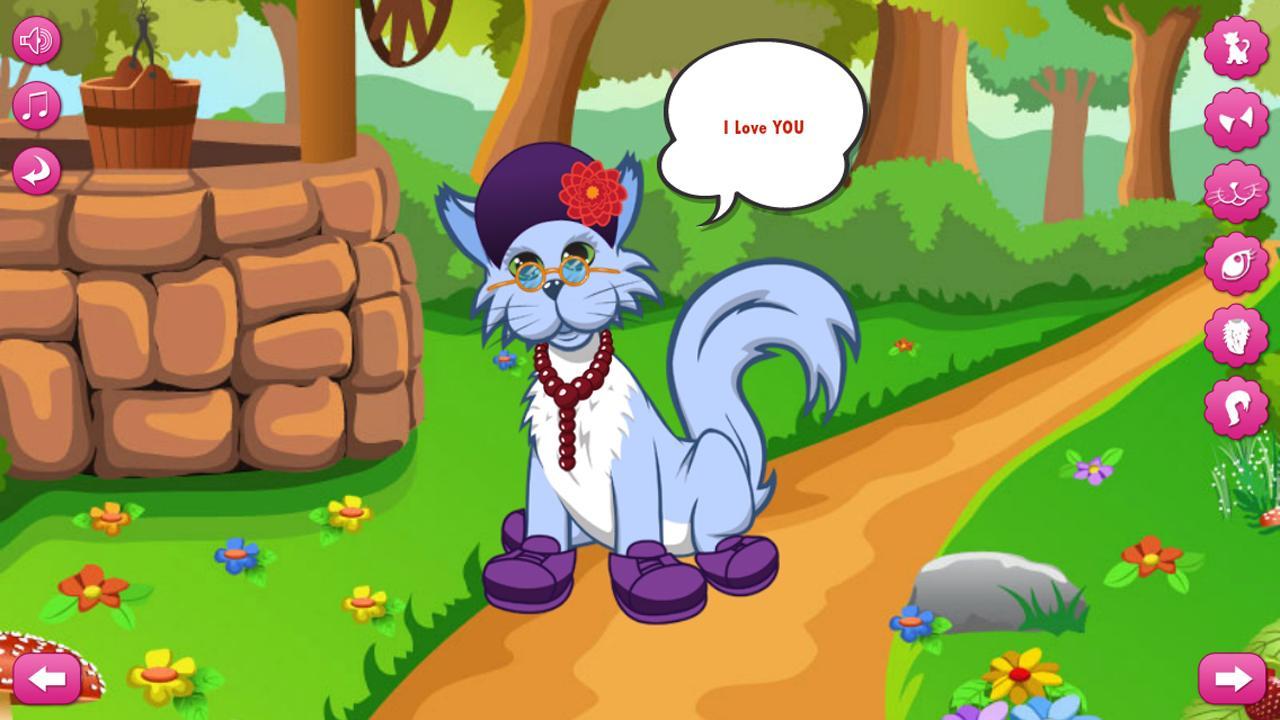Open the eyes category in the sidebar
The height and width of the screenshot is (720, 1280).
tap(1237, 262)
